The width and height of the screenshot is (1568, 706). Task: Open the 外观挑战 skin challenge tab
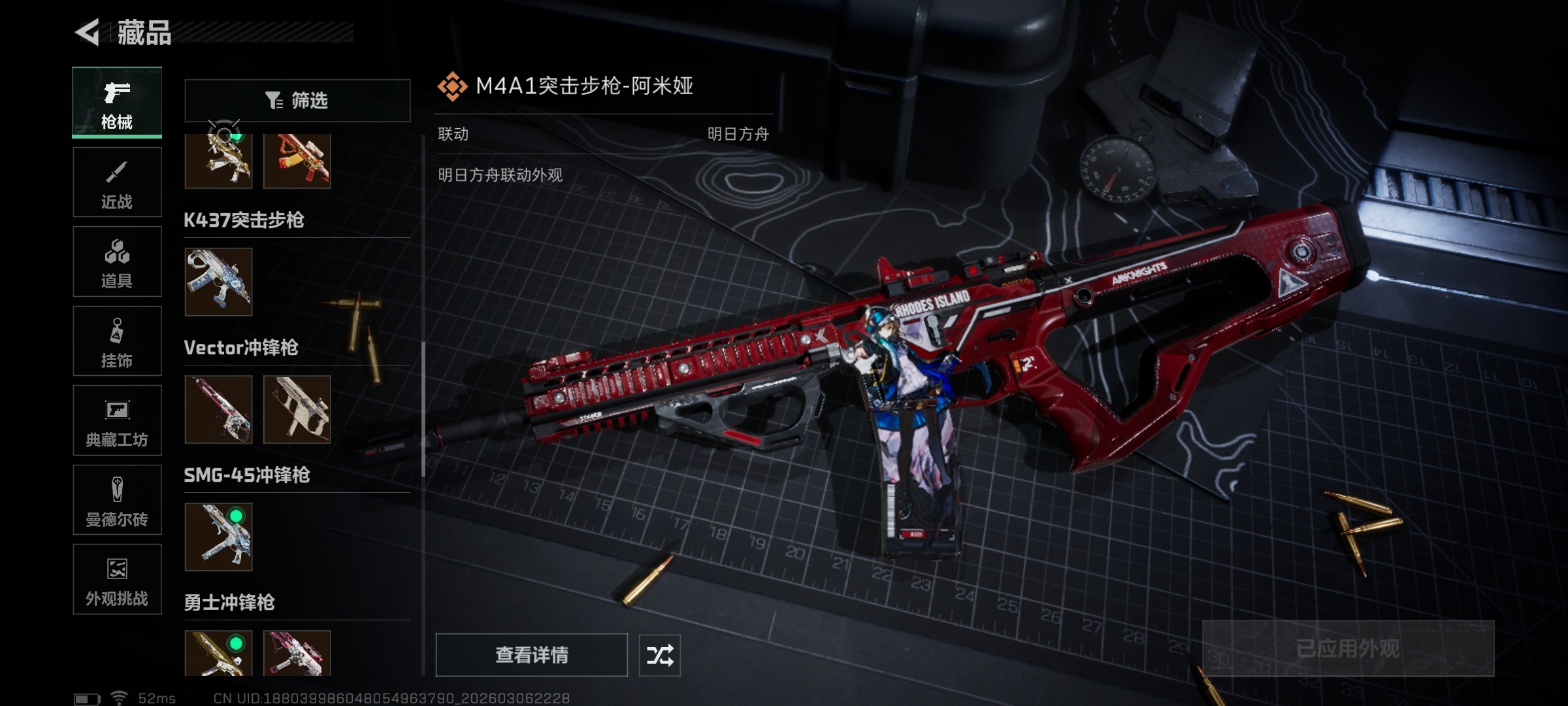tap(117, 579)
